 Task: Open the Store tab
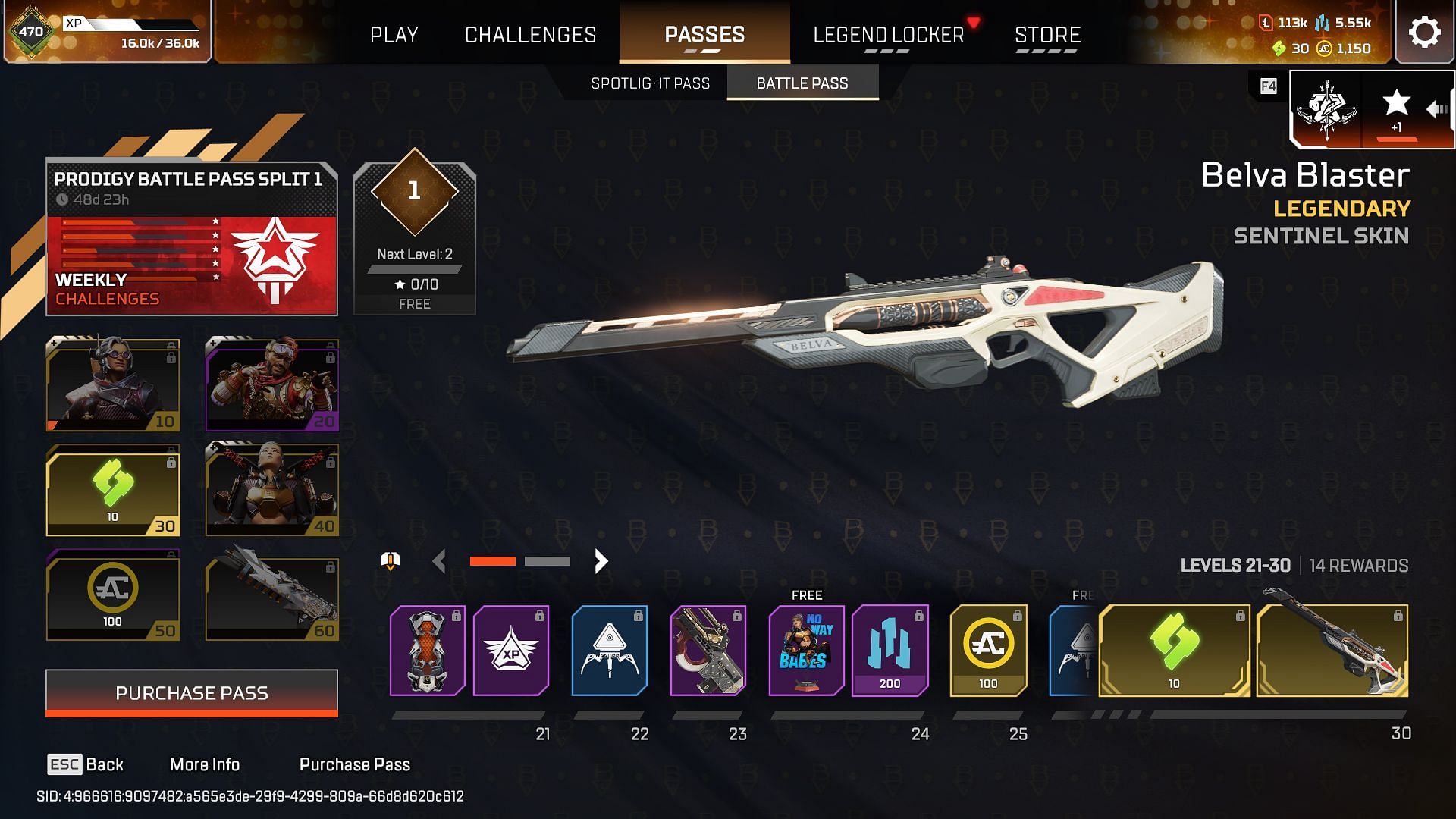click(x=1047, y=35)
